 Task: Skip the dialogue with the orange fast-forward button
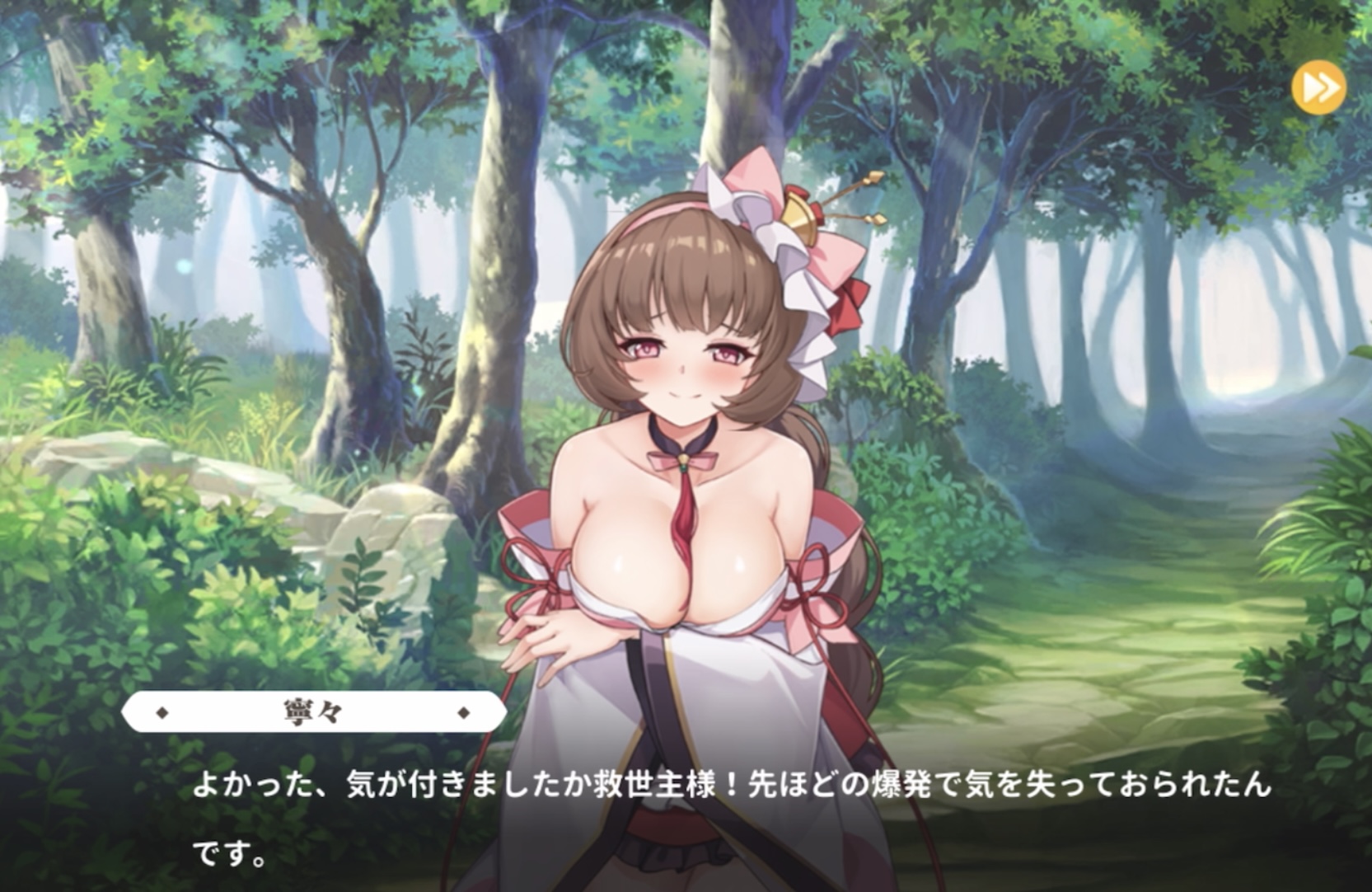(1318, 87)
